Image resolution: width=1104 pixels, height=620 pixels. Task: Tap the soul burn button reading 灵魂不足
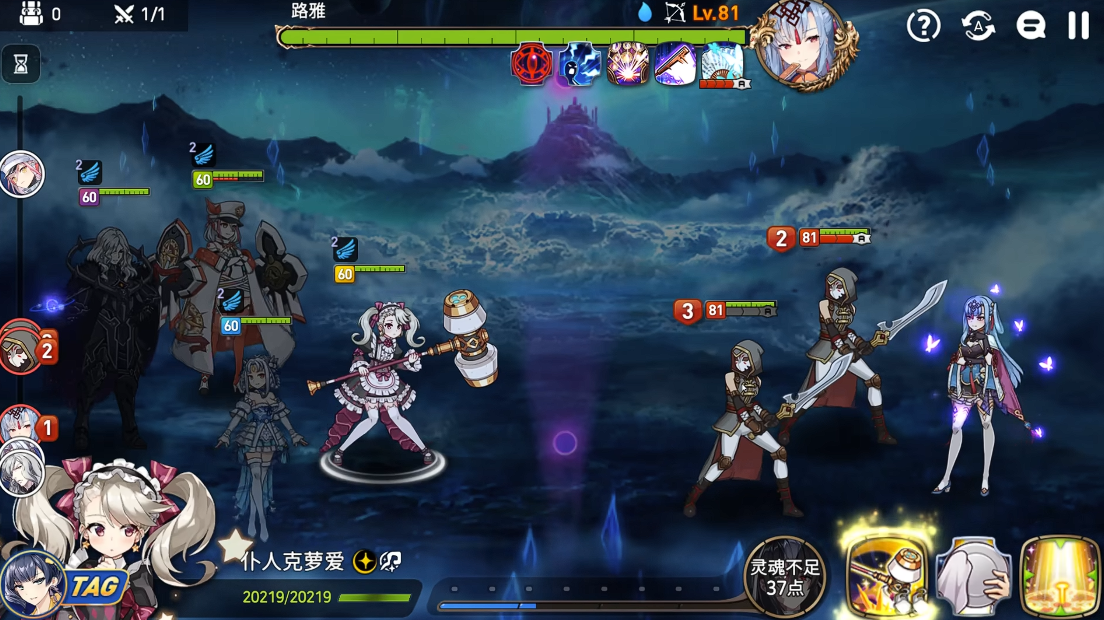coord(785,577)
